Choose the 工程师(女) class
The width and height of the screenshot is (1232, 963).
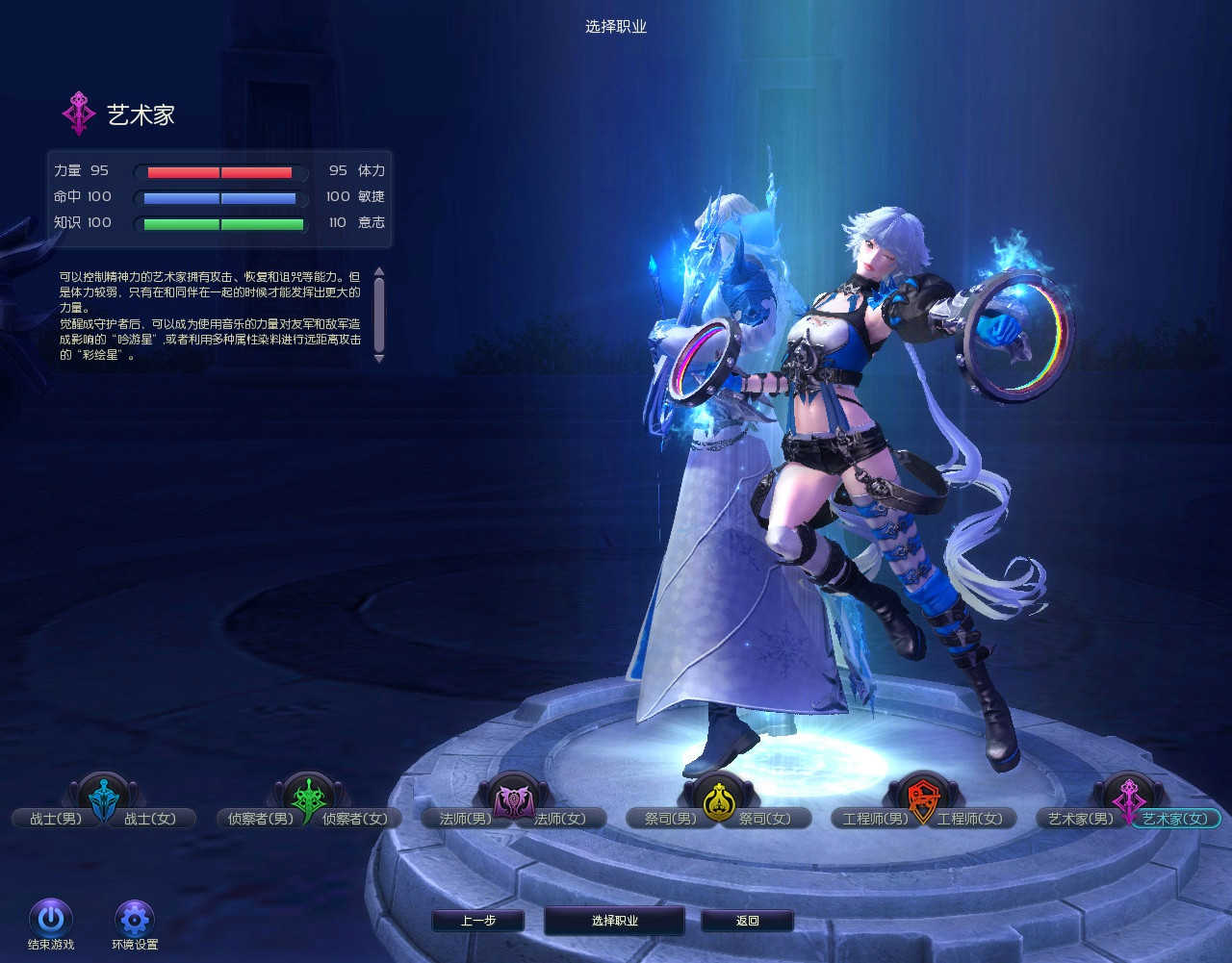pos(969,819)
